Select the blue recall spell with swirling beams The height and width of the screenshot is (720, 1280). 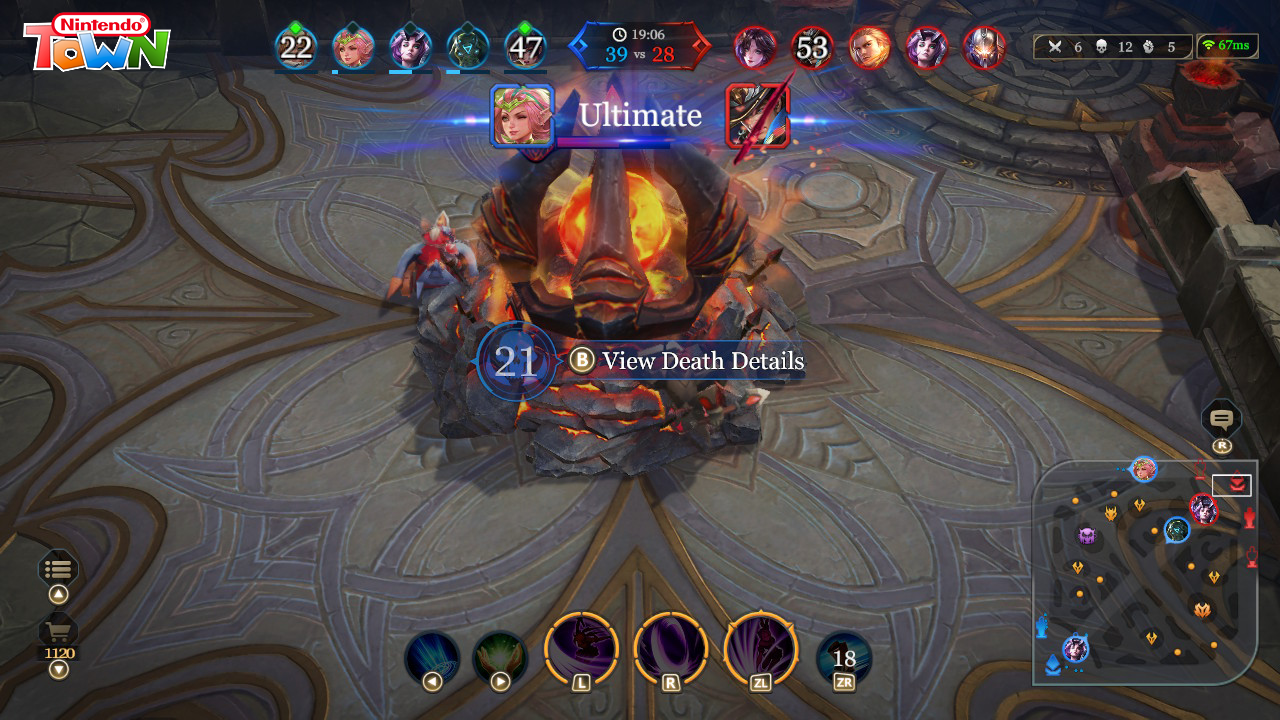pyautogui.click(x=432, y=658)
